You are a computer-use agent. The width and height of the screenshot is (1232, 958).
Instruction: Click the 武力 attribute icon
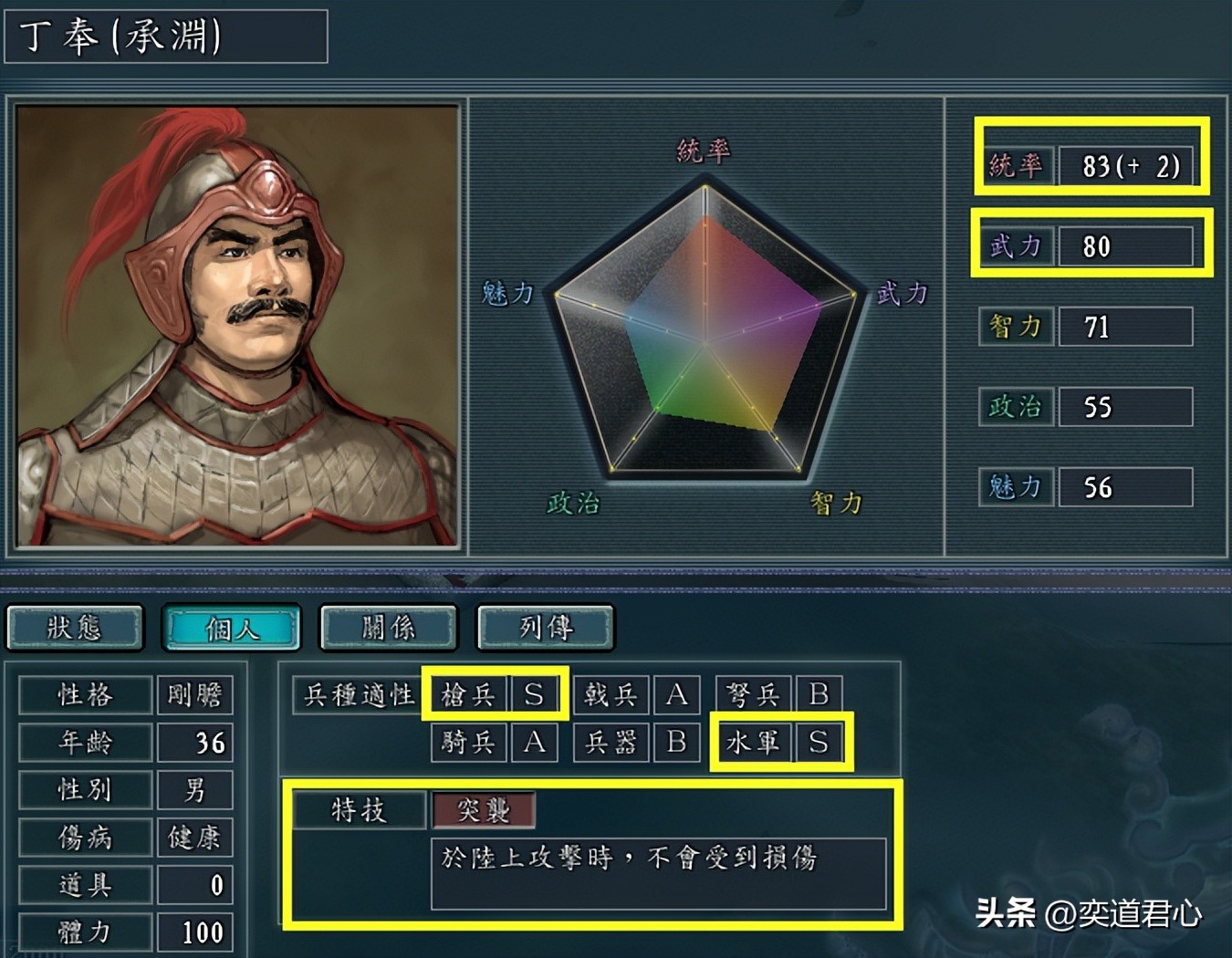[x=1016, y=246]
